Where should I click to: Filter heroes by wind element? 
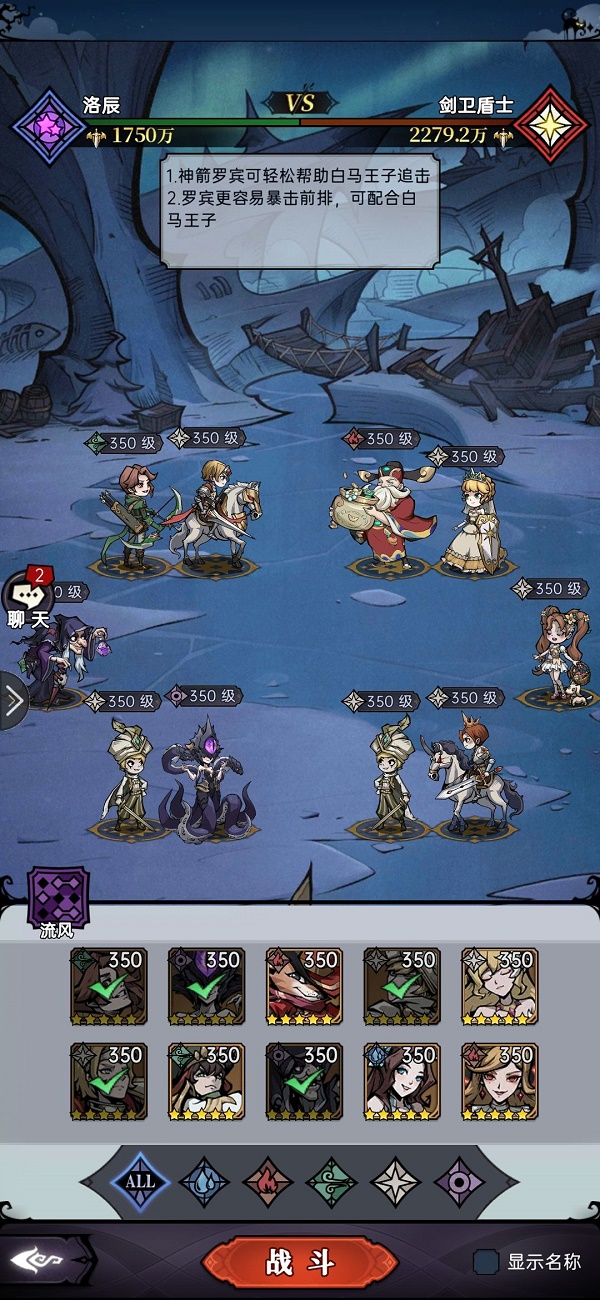(332, 1182)
